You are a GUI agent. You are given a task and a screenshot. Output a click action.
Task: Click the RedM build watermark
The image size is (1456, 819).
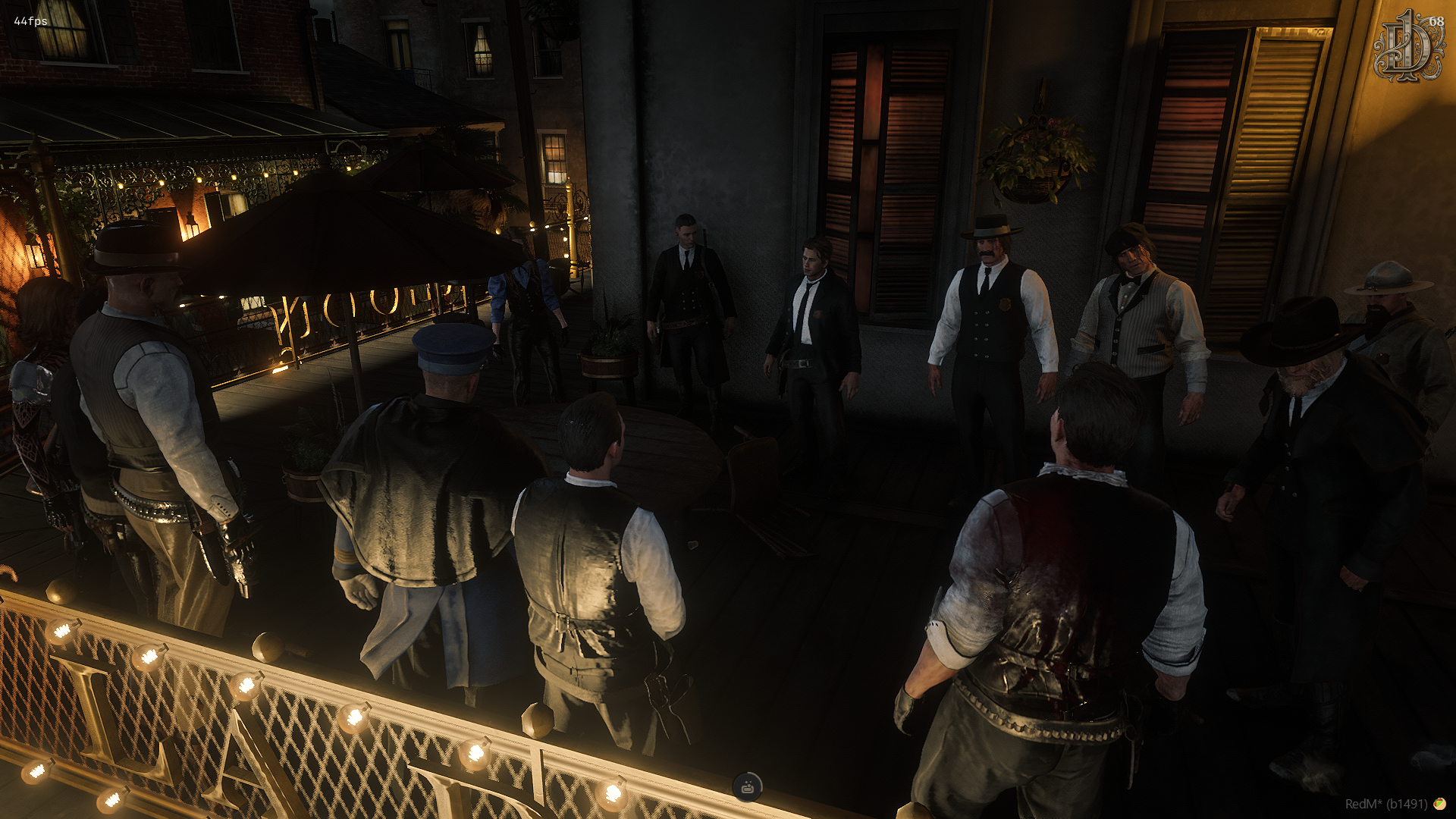tap(1385, 804)
